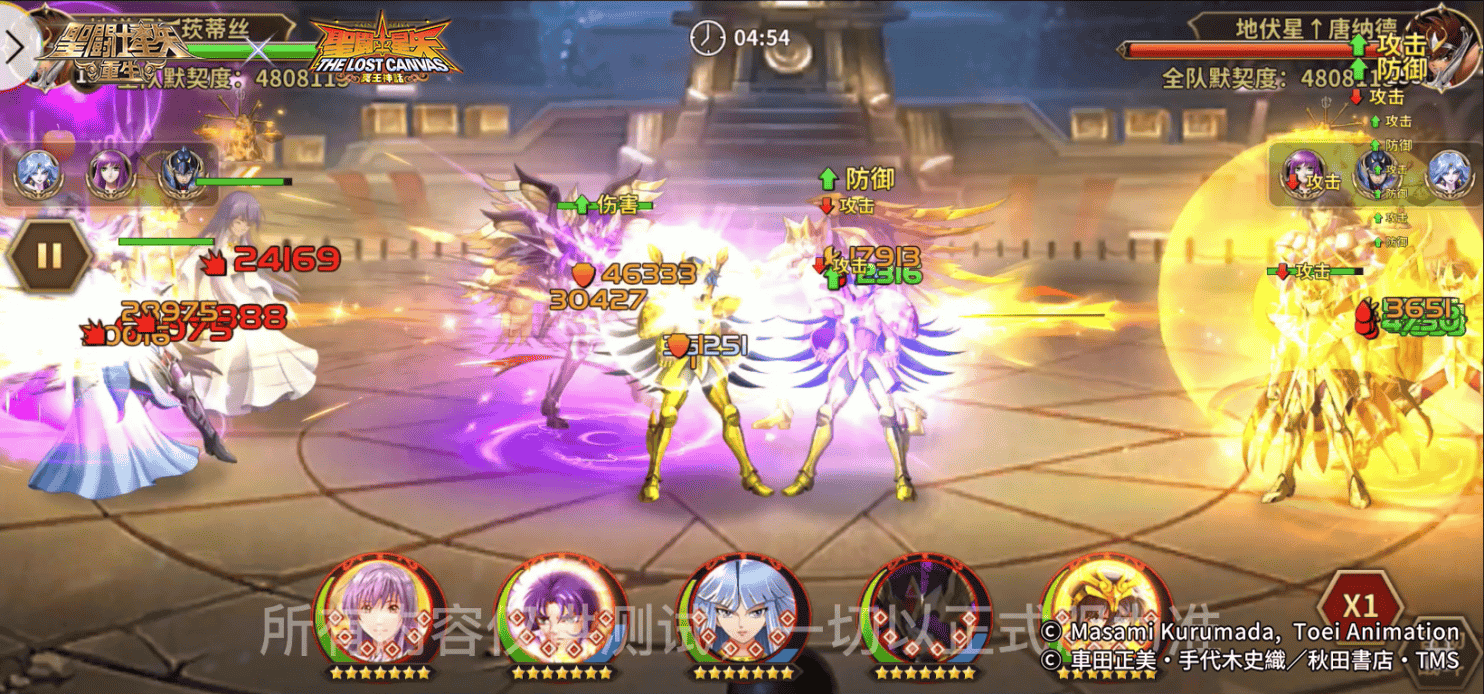Pause the battle with the hexagonal pause button

click(48, 255)
